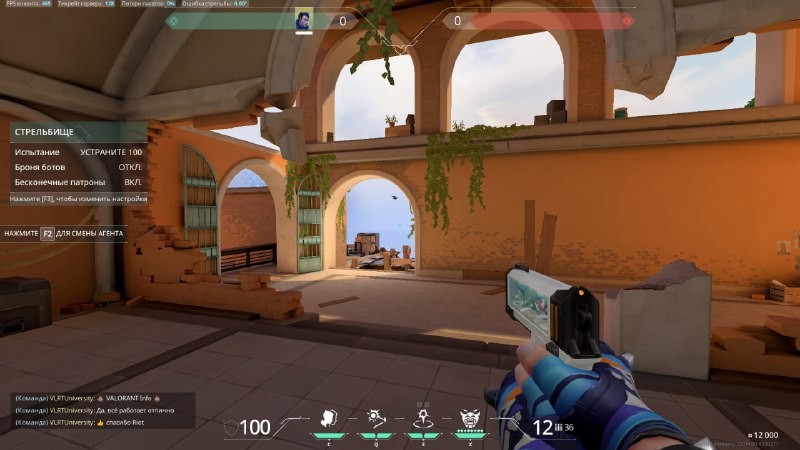Select the agent portrait in the top bar
The height and width of the screenshot is (450, 800).
[304, 20]
